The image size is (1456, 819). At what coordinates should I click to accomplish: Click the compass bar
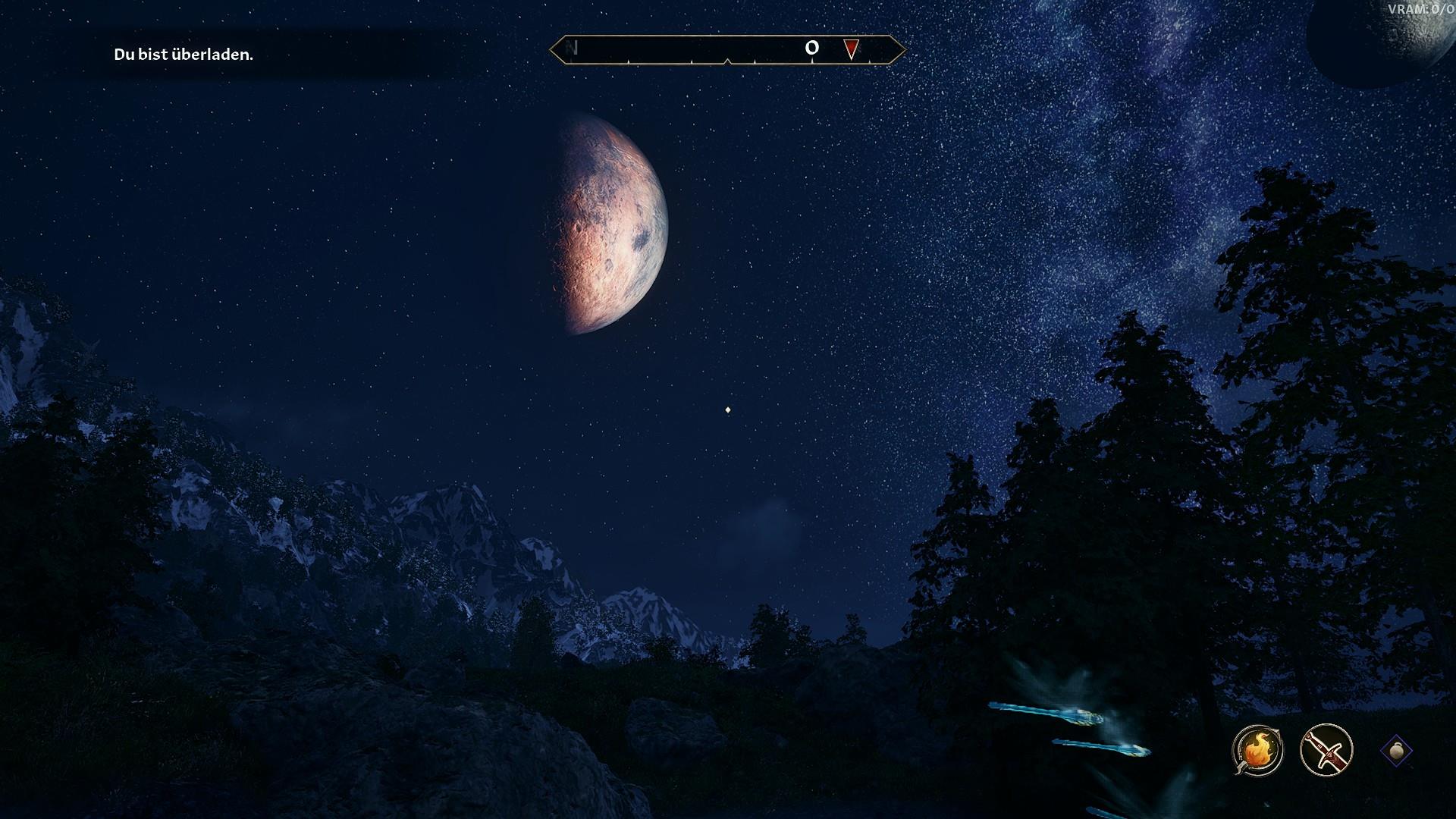point(727,50)
